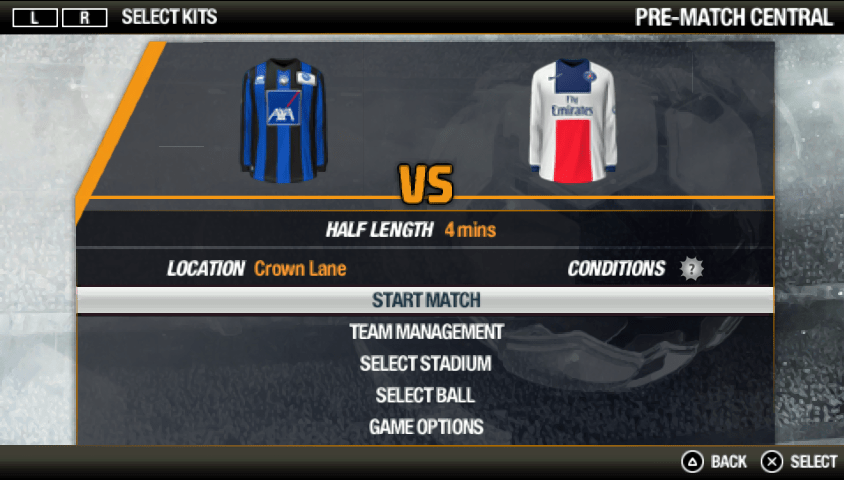Choose Select Stadium entry

coord(426,363)
